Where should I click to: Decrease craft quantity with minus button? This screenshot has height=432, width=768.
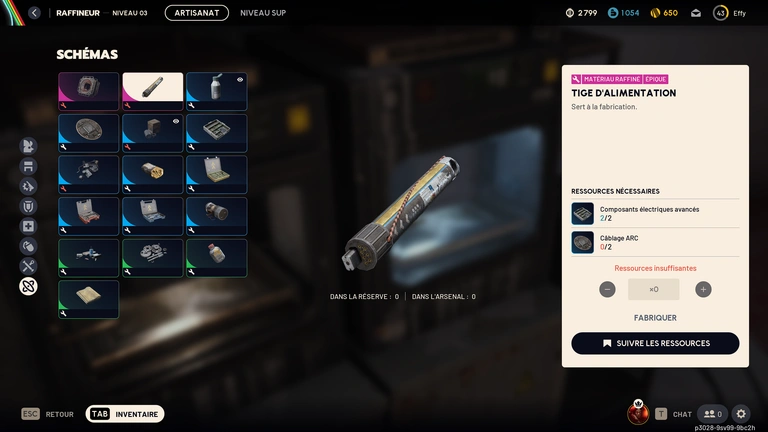(x=607, y=289)
